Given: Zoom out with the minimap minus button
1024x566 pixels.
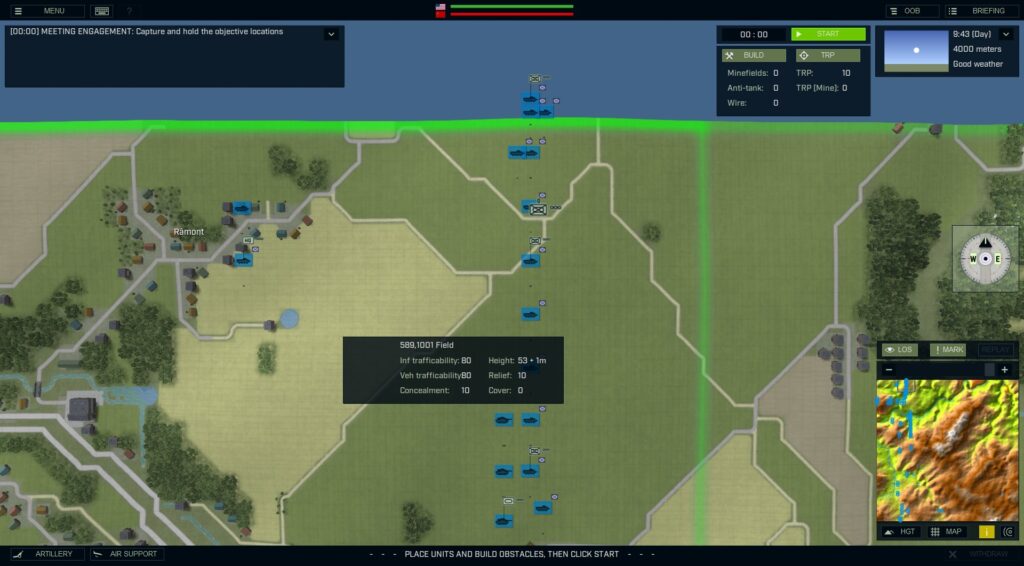Looking at the screenshot, I should (x=889, y=370).
